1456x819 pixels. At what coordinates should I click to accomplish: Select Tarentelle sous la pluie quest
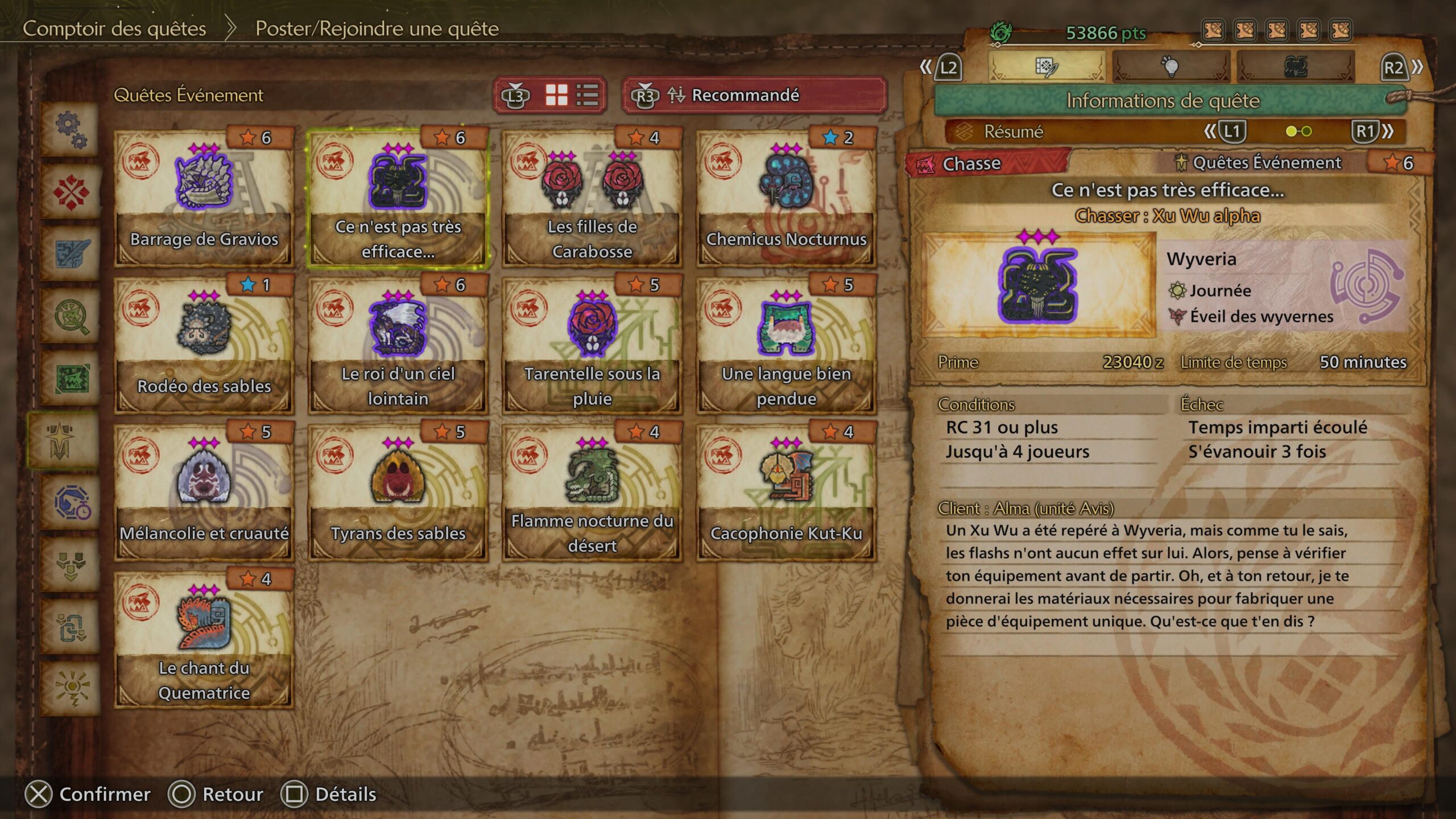[x=592, y=344]
